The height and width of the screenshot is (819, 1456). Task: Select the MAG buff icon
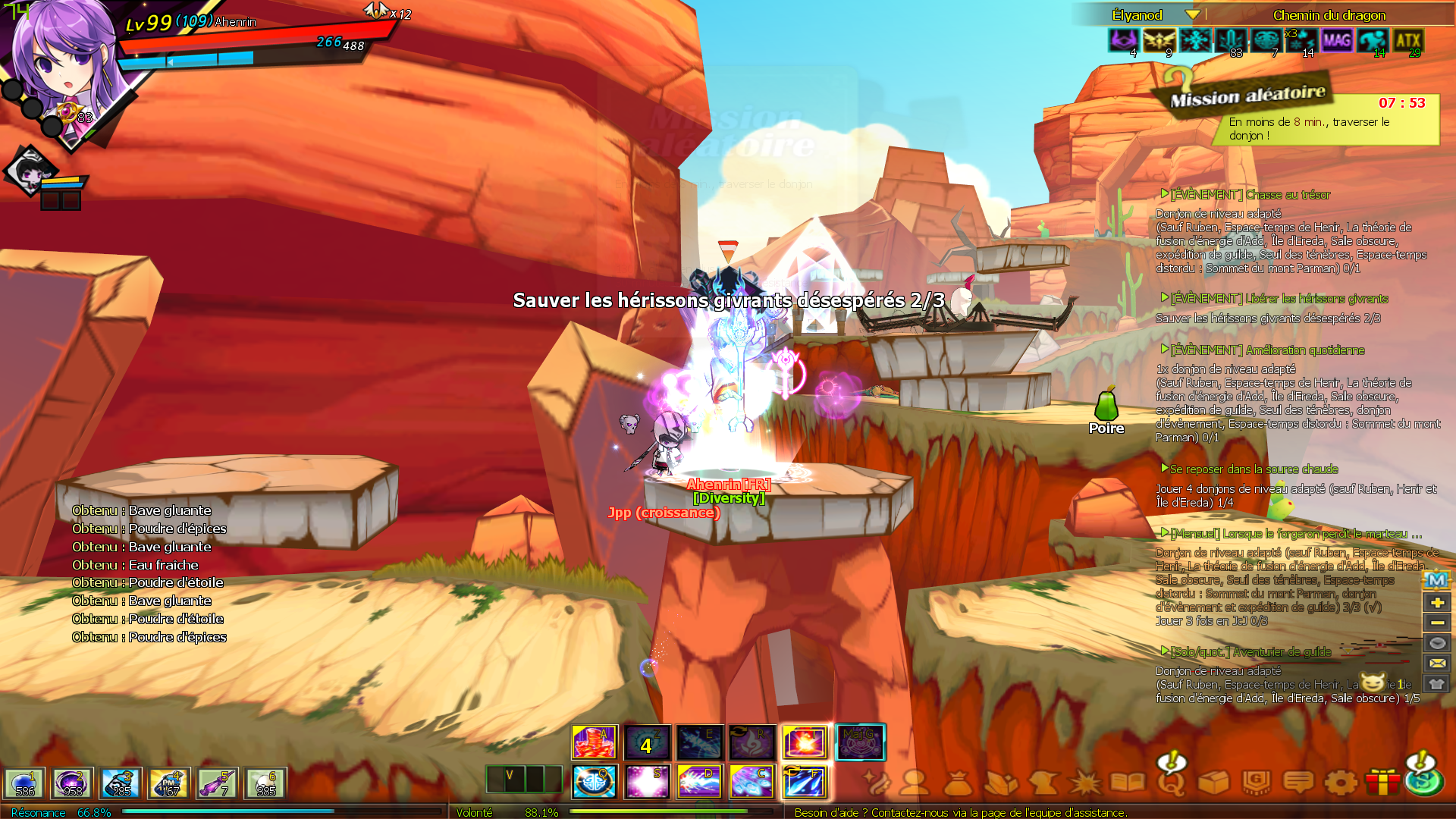coord(1337,40)
